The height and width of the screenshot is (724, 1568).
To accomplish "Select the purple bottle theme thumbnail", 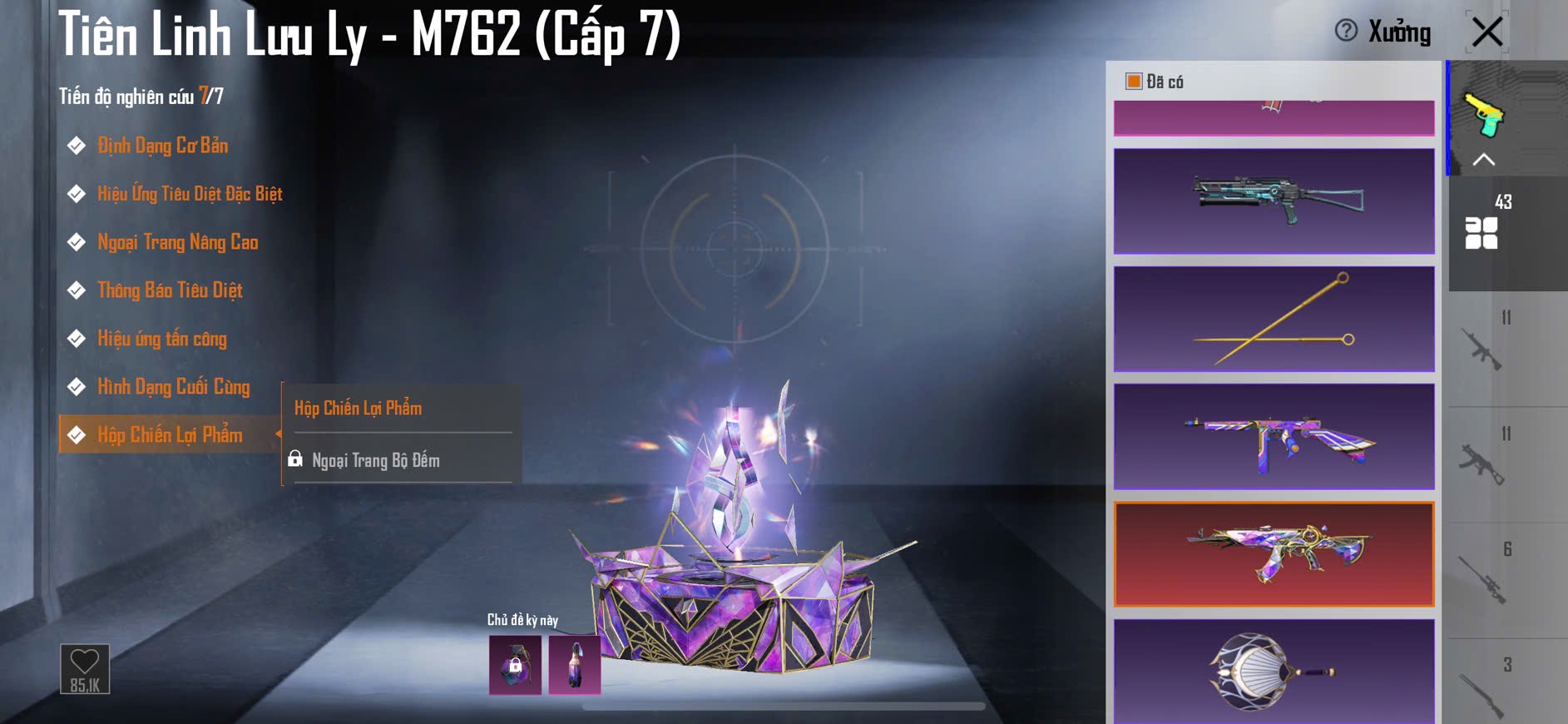I will click(575, 665).
